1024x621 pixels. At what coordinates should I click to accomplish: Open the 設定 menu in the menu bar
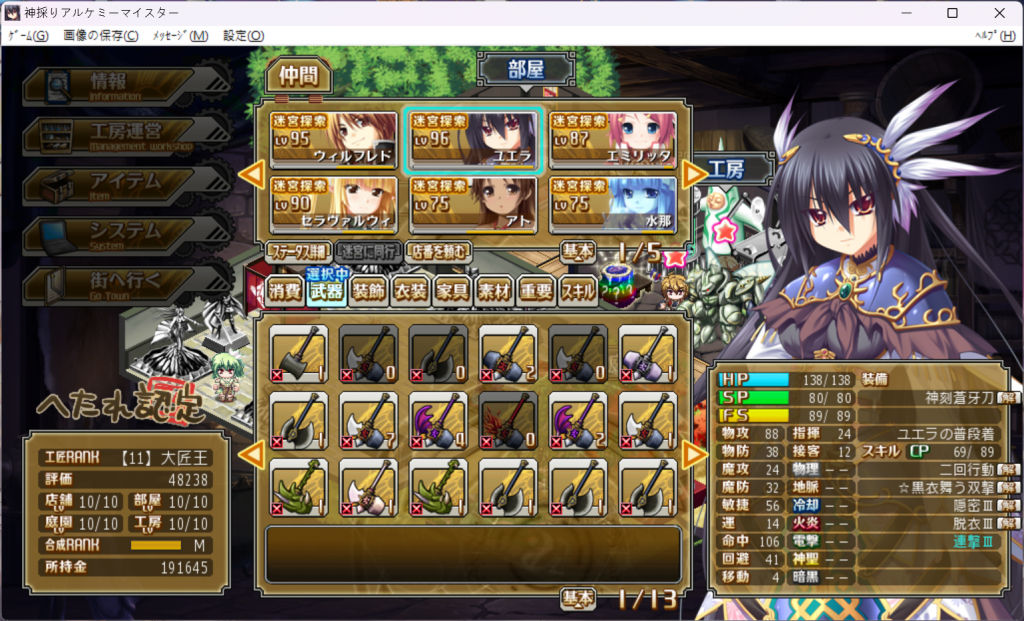click(243, 36)
